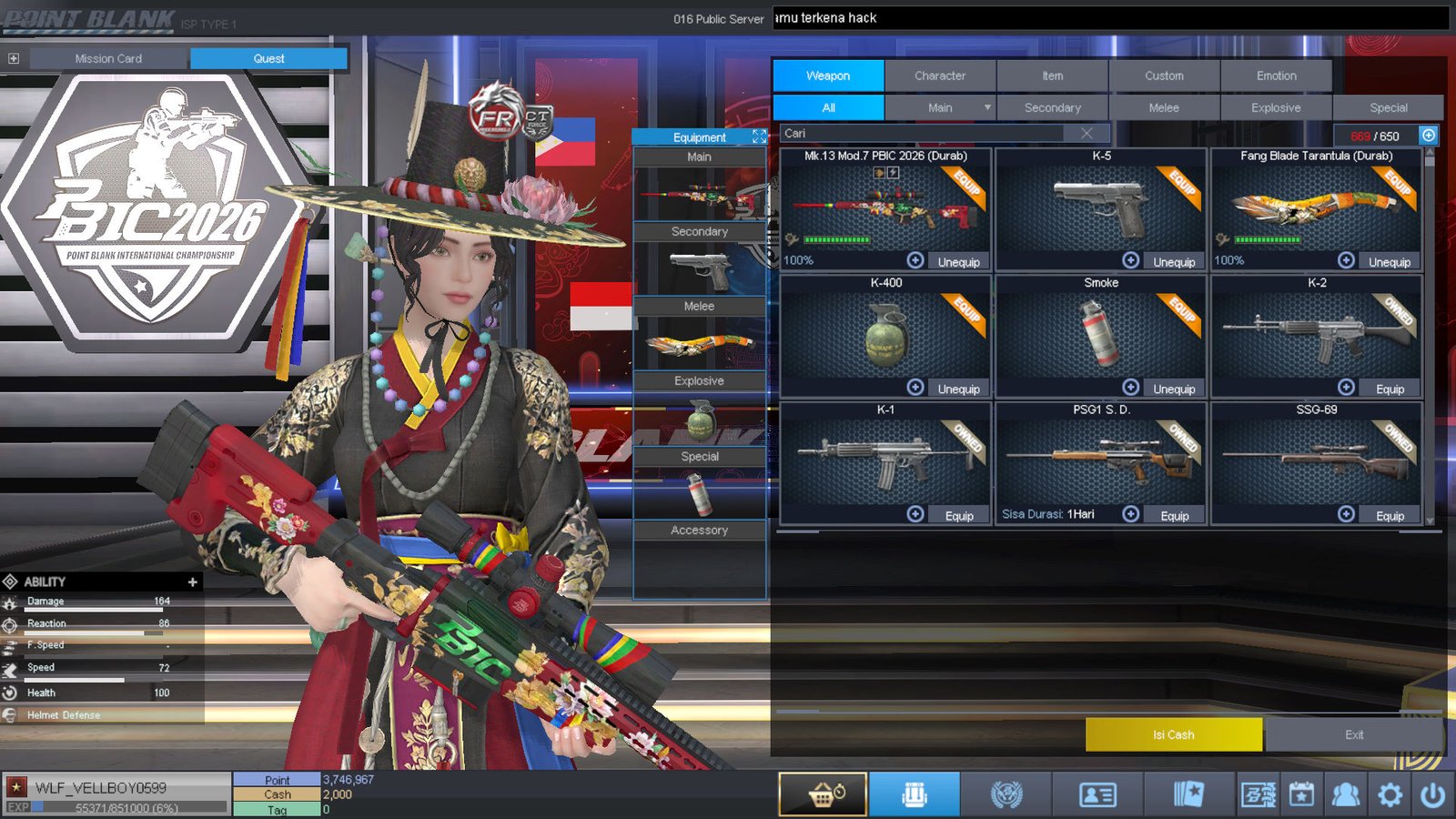Open the inventory backpack icon
This screenshot has width=1456, height=819.
914,793
